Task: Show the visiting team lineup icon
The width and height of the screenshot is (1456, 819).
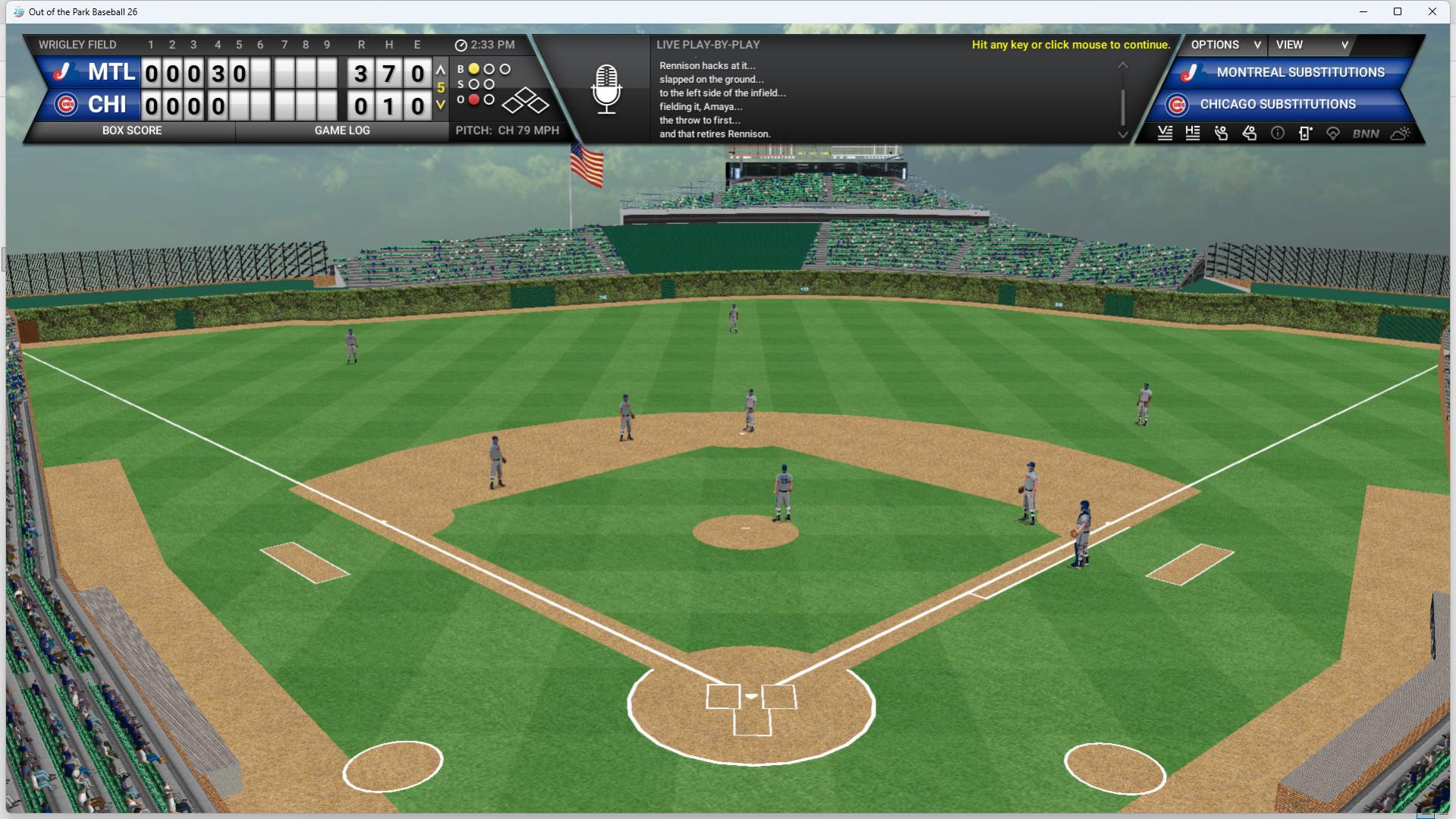Action: point(1165,134)
